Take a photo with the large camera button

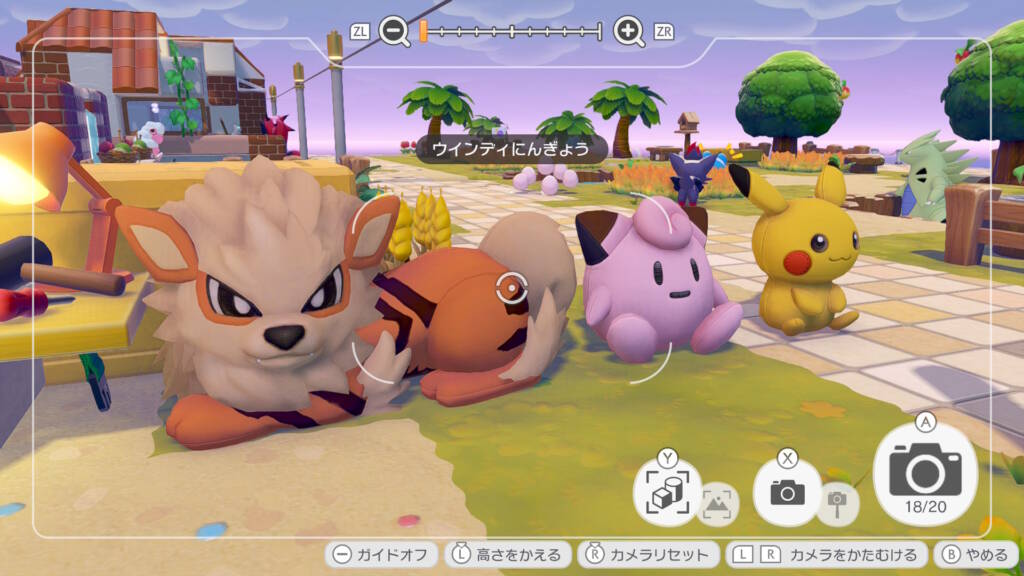click(x=925, y=470)
